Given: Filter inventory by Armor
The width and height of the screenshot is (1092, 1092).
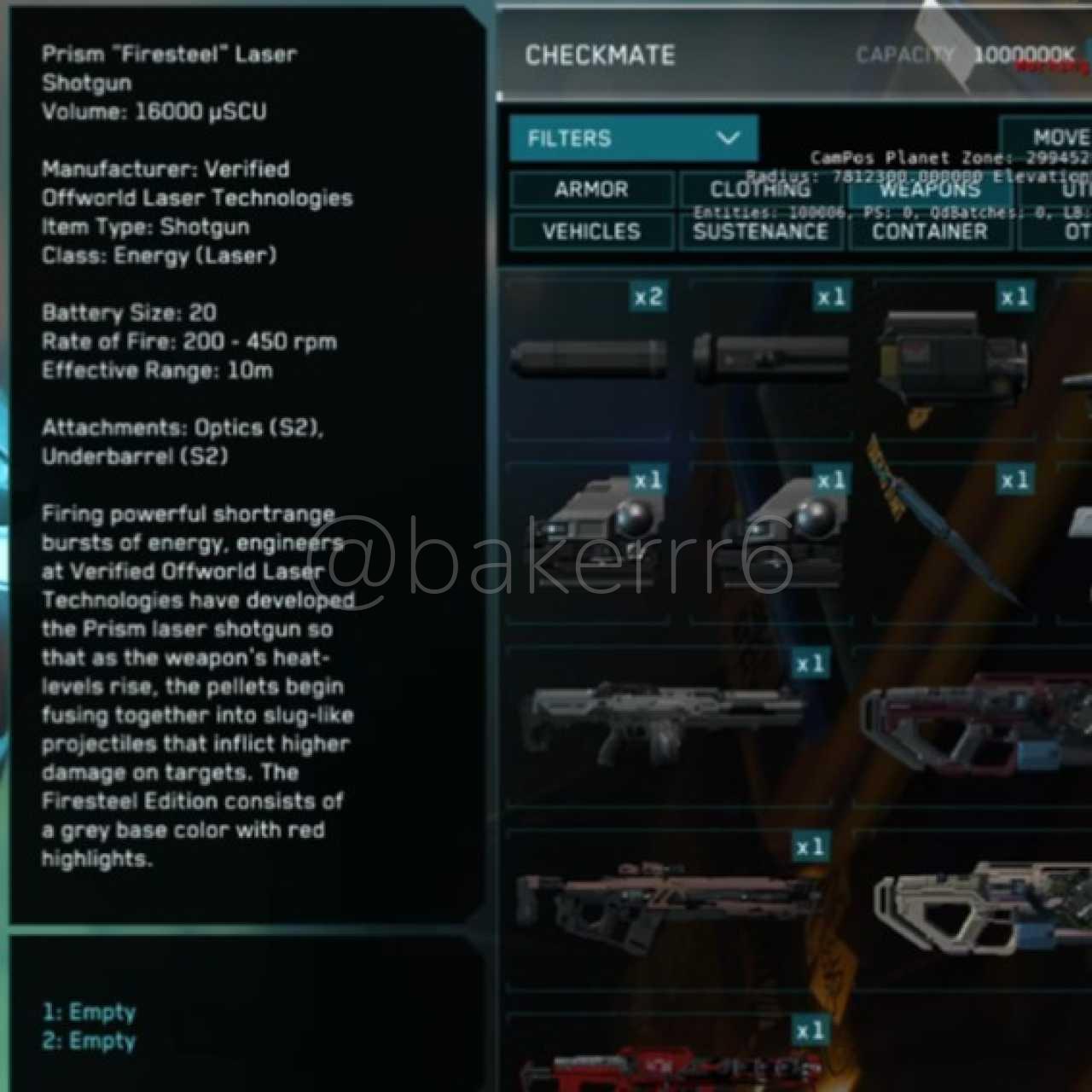Looking at the screenshot, I should 591,189.
